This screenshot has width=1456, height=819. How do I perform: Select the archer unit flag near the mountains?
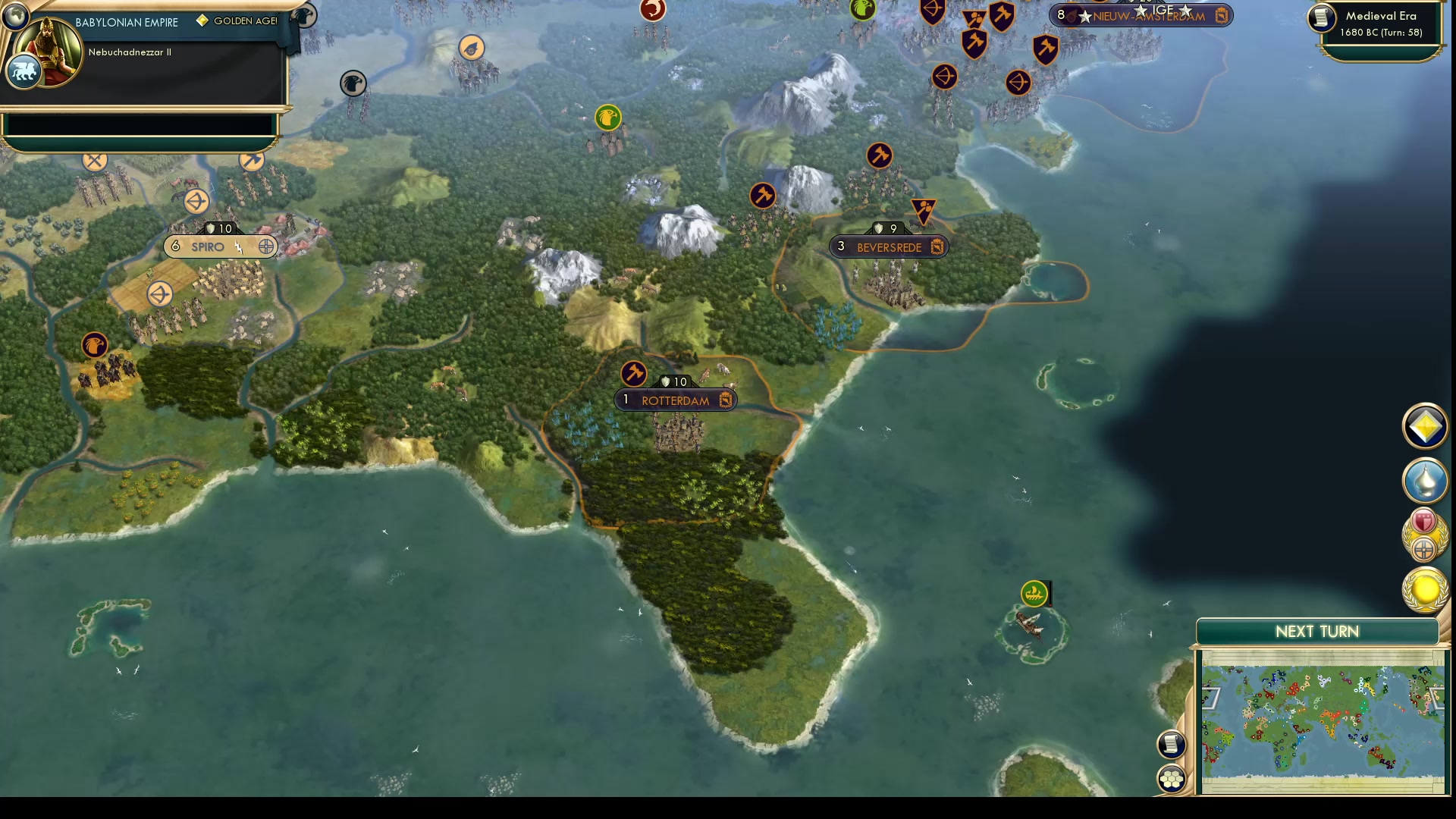pyautogui.click(x=945, y=77)
